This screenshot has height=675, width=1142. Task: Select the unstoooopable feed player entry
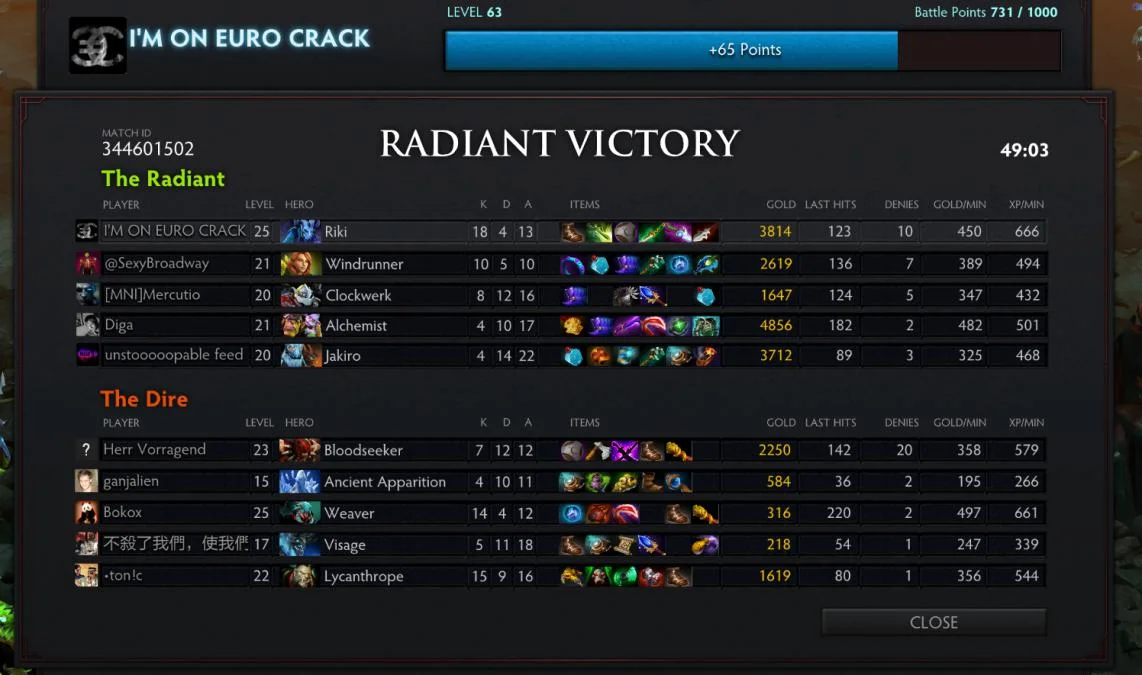click(x=173, y=355)
